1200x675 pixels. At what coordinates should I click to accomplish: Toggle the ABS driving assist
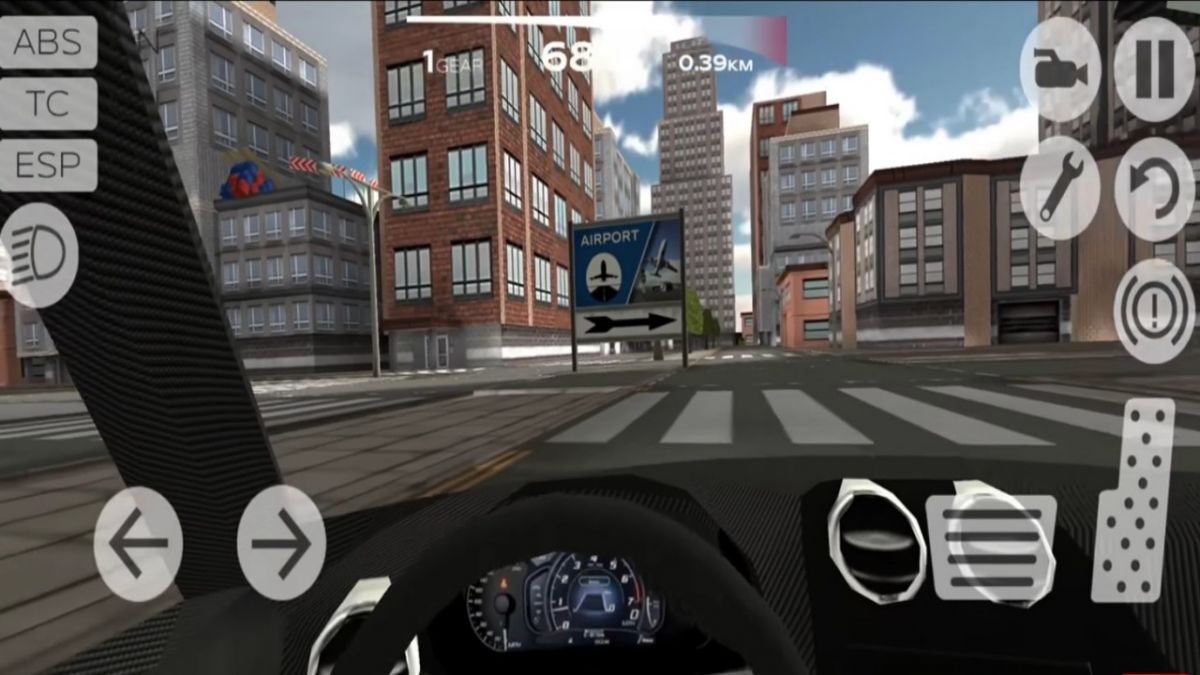[x=48, y=43]
